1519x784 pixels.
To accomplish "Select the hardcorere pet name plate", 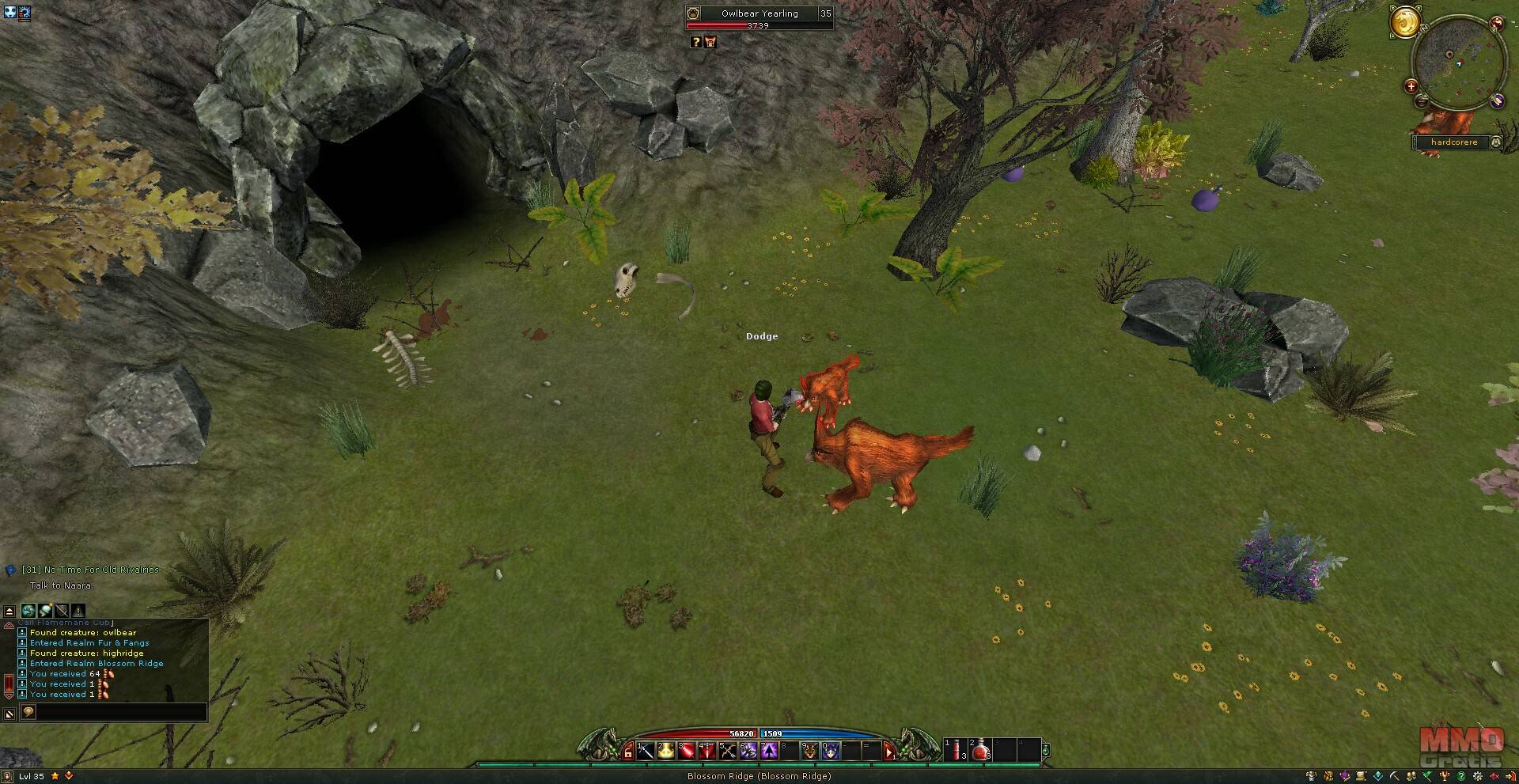I will tap(1454, 142).
